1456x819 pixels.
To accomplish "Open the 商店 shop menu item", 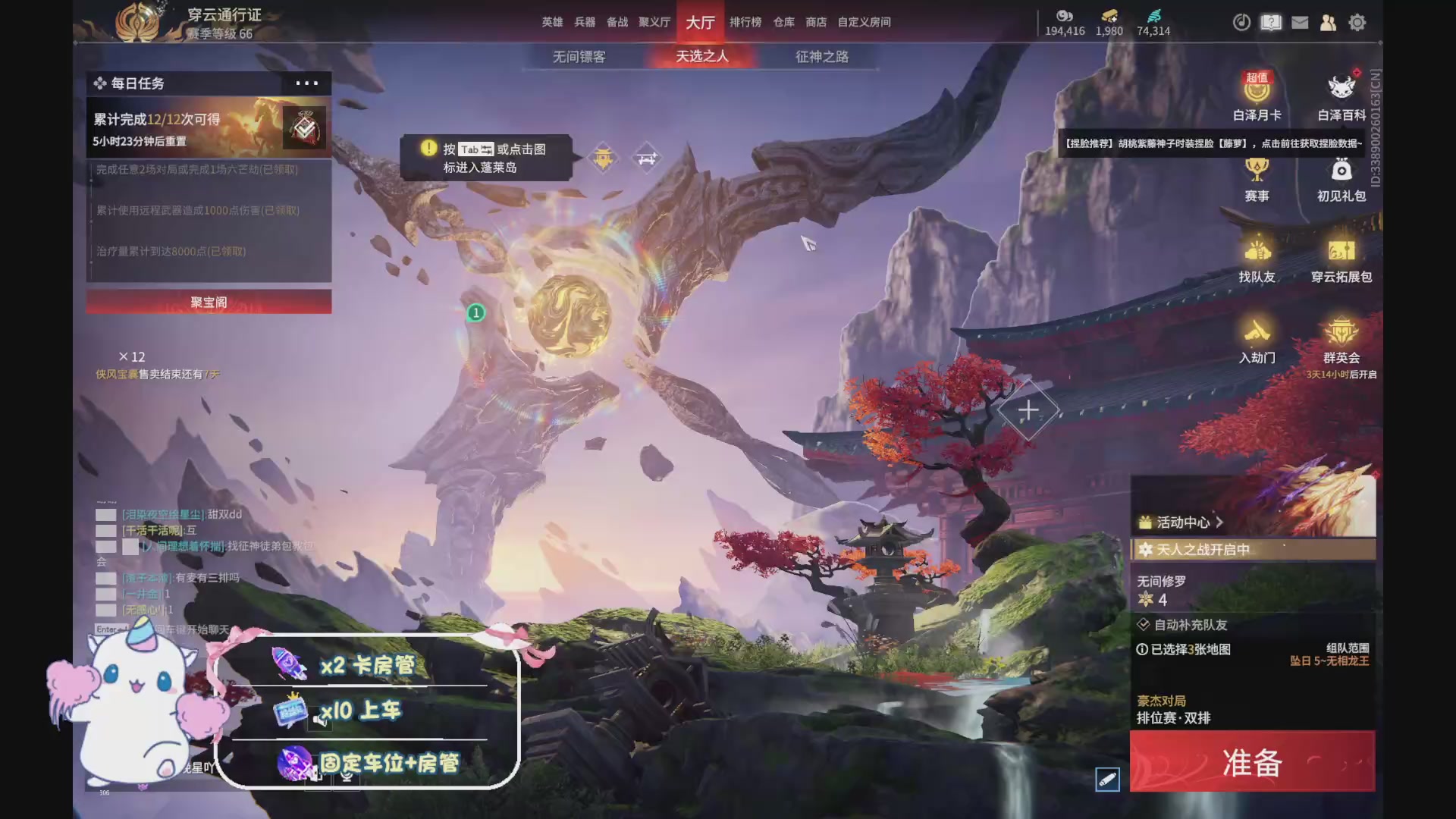I will click(x=815, y=22).
